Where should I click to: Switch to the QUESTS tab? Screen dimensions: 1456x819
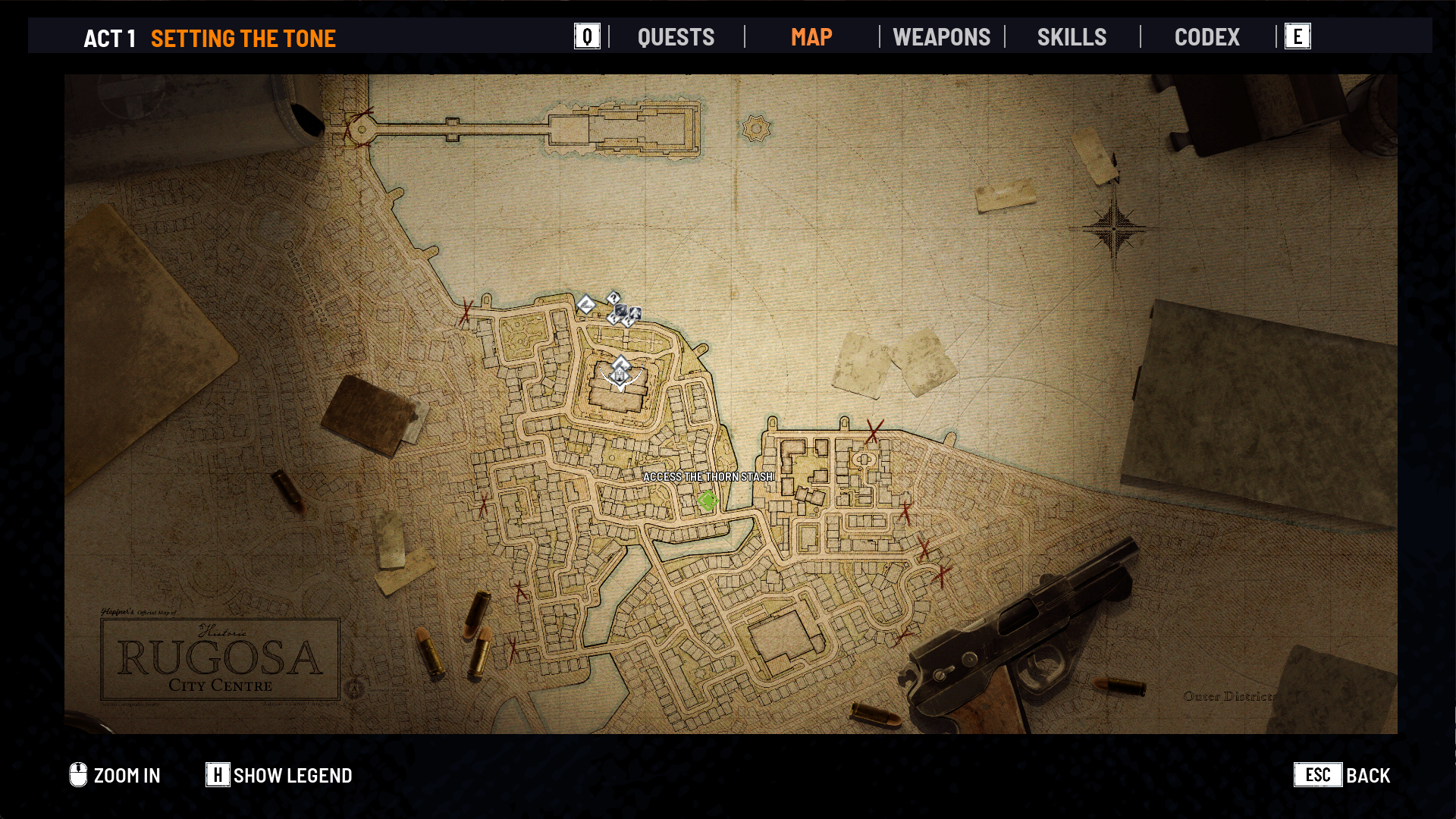click(676, 37)
